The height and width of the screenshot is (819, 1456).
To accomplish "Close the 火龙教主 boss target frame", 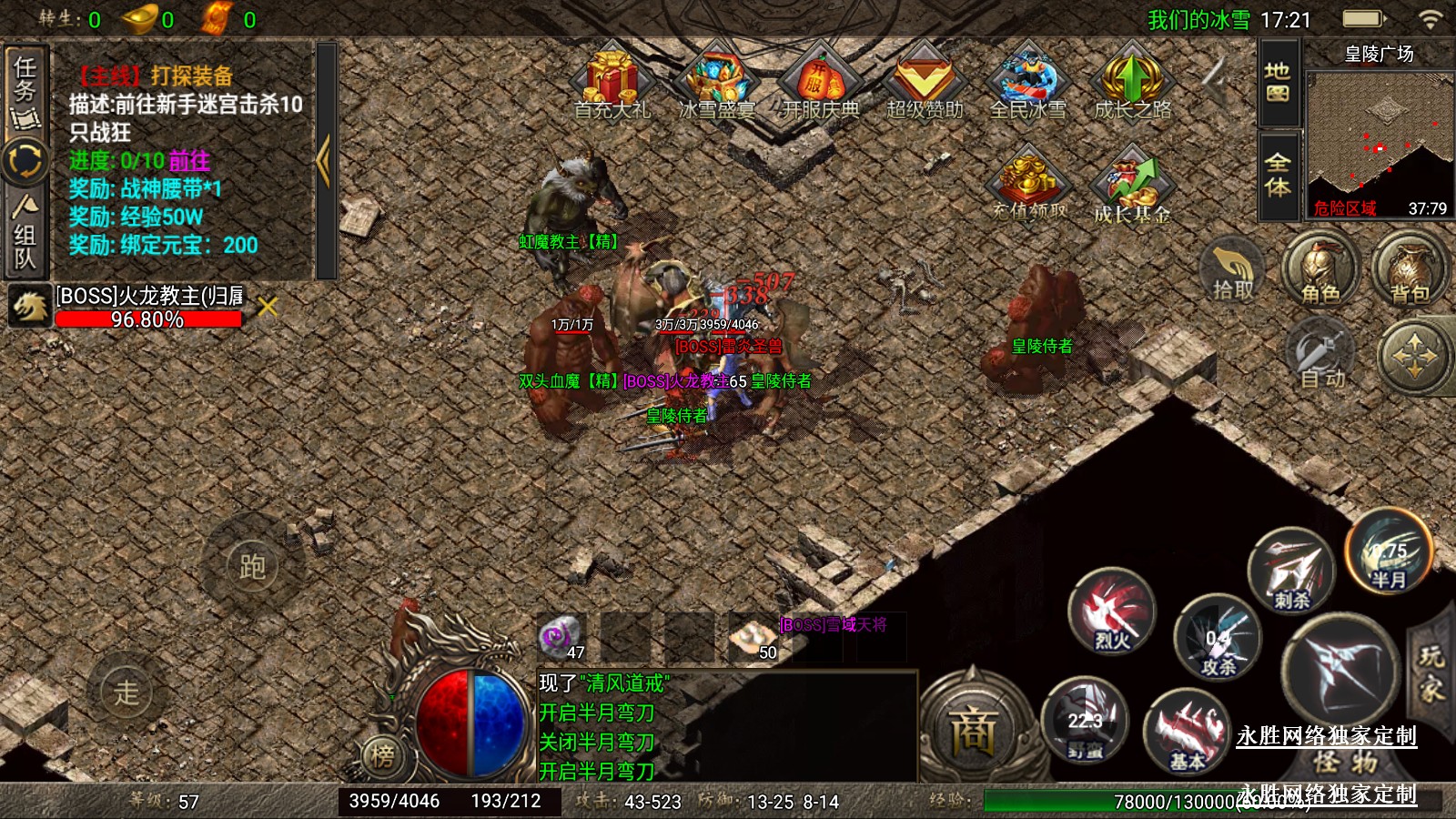I will click(x=268, y=307).
